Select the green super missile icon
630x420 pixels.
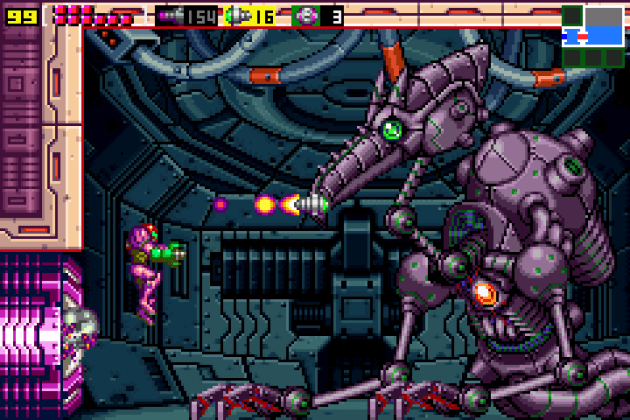coord(237,16)
